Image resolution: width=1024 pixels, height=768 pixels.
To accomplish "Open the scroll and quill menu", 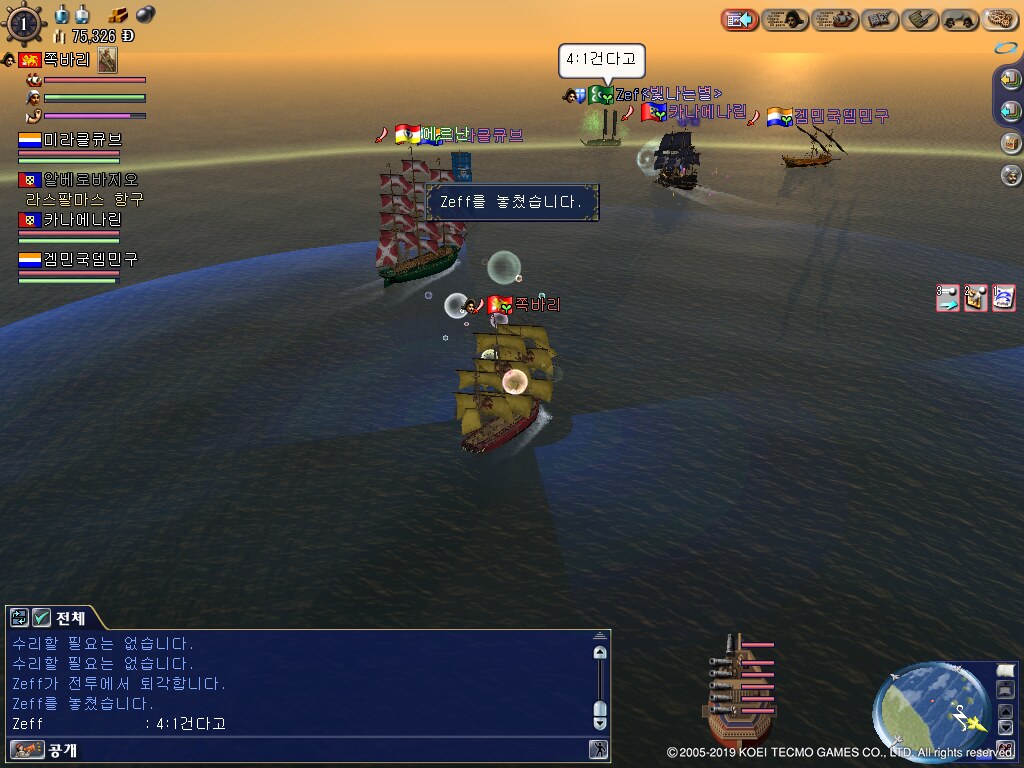I will pyautogui.click(x=920, y=19).
